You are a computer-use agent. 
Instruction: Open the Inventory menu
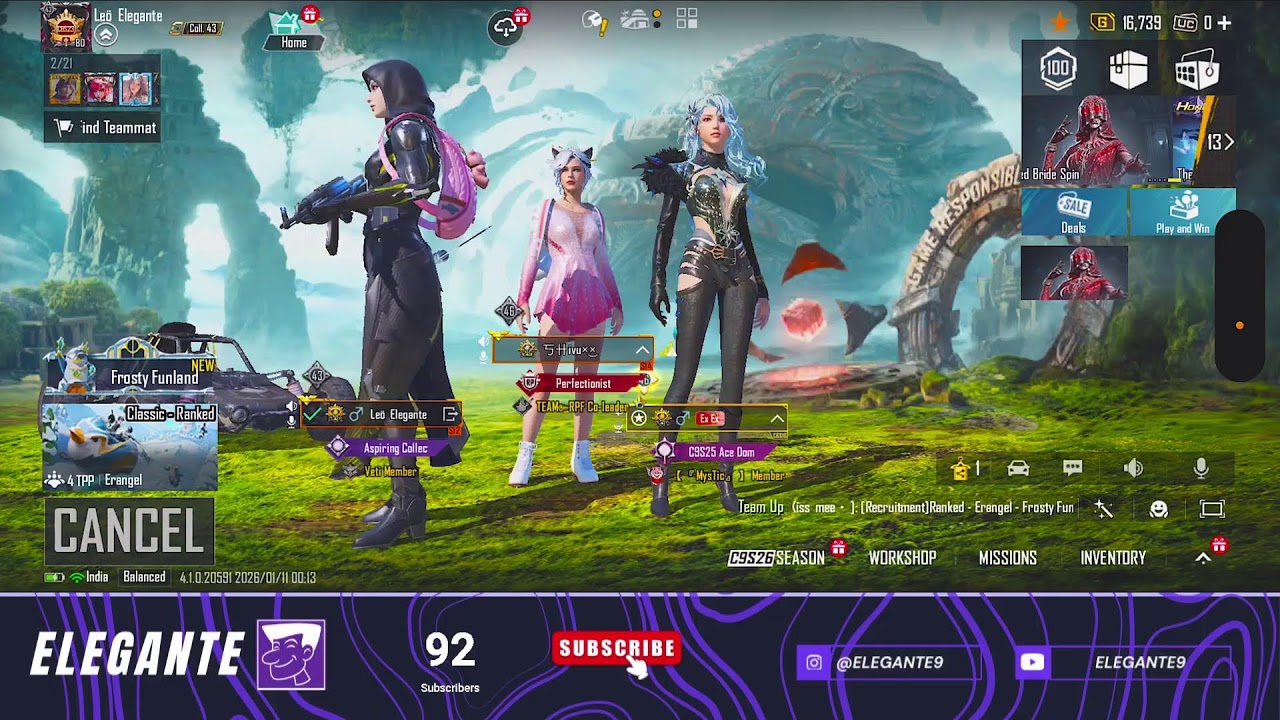pos(1112,558)
